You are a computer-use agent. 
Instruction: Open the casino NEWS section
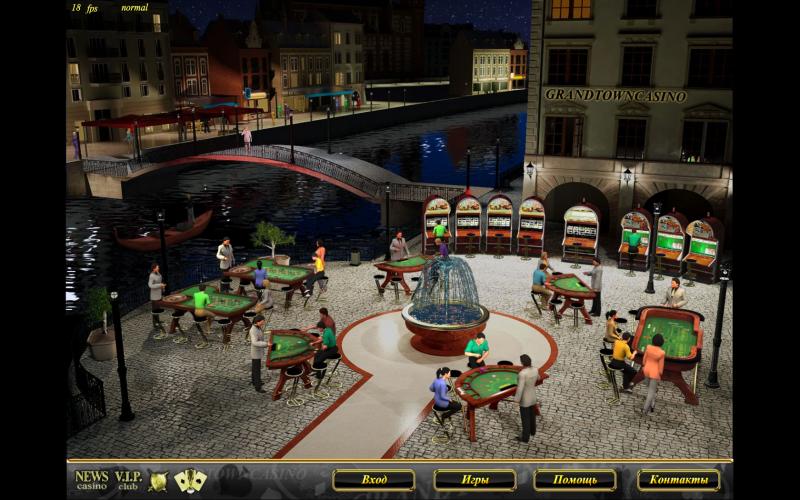[92, 480]
